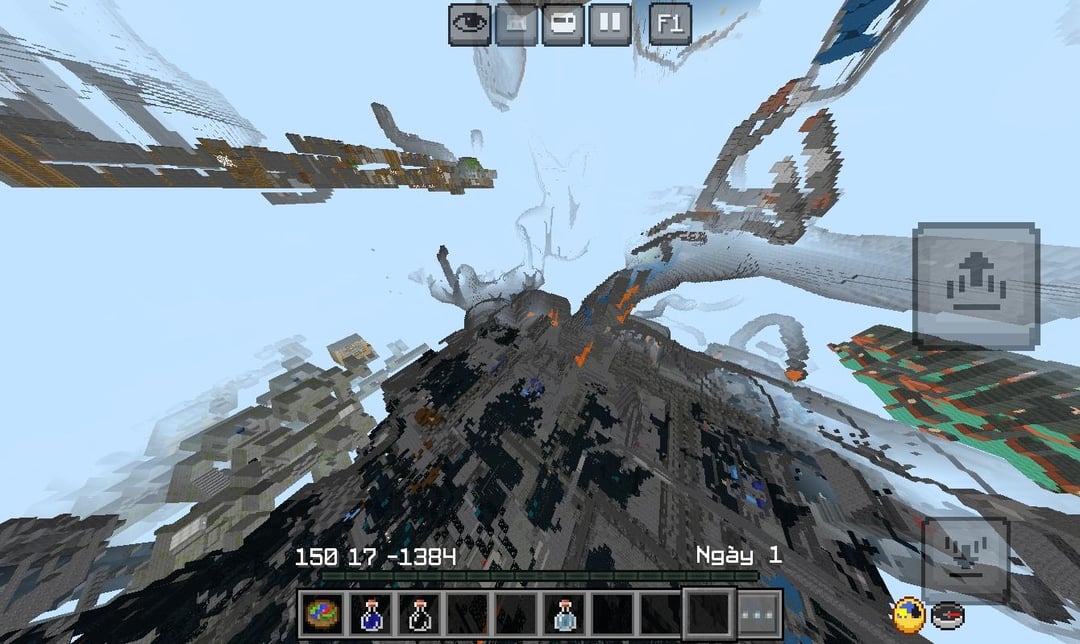Select the dark blue potion slot
Image resolution: width=1080 pixels, height=644 pixels.
click(371, 612)
